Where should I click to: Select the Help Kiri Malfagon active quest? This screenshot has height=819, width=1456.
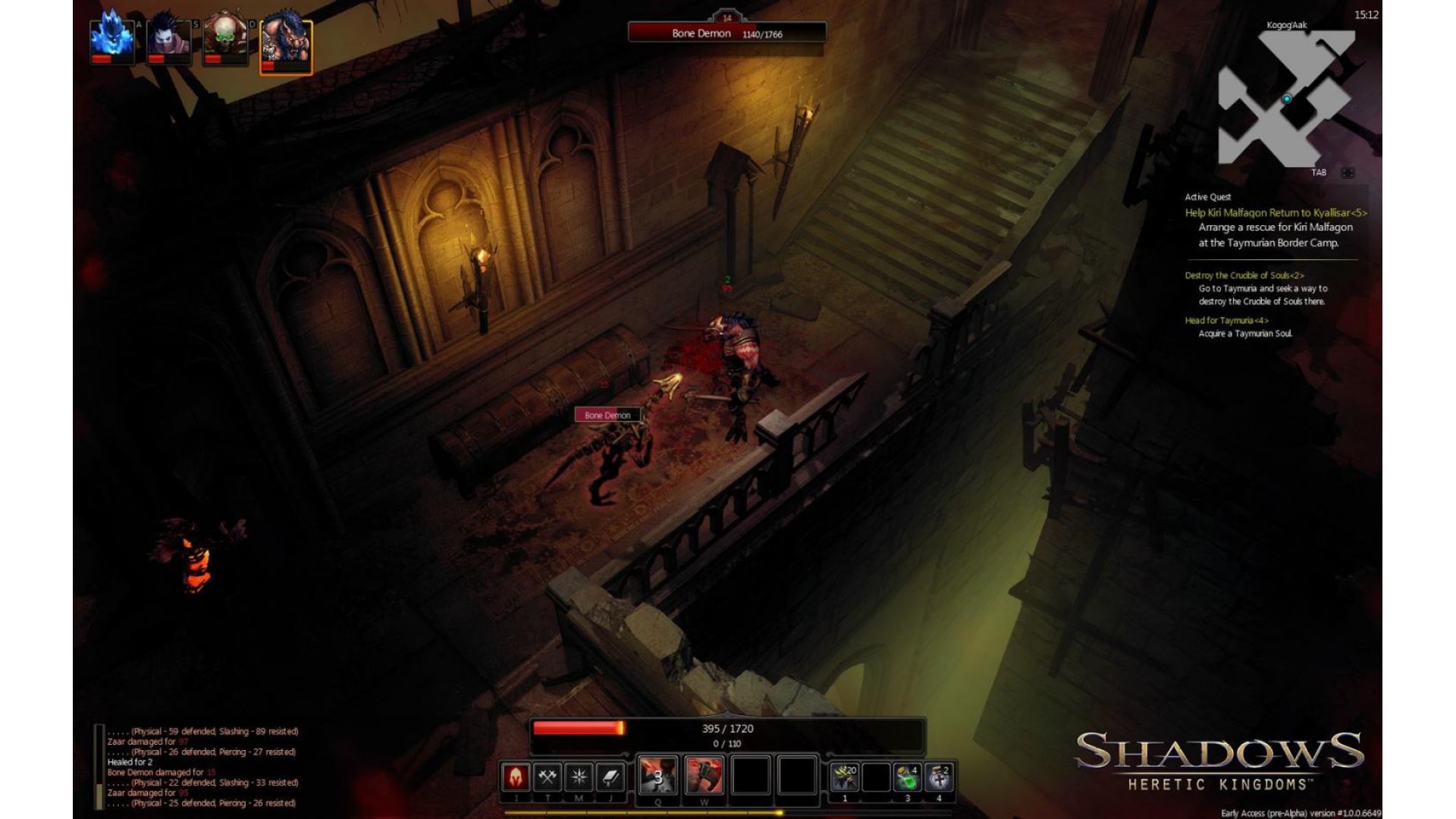(1276, 213)
